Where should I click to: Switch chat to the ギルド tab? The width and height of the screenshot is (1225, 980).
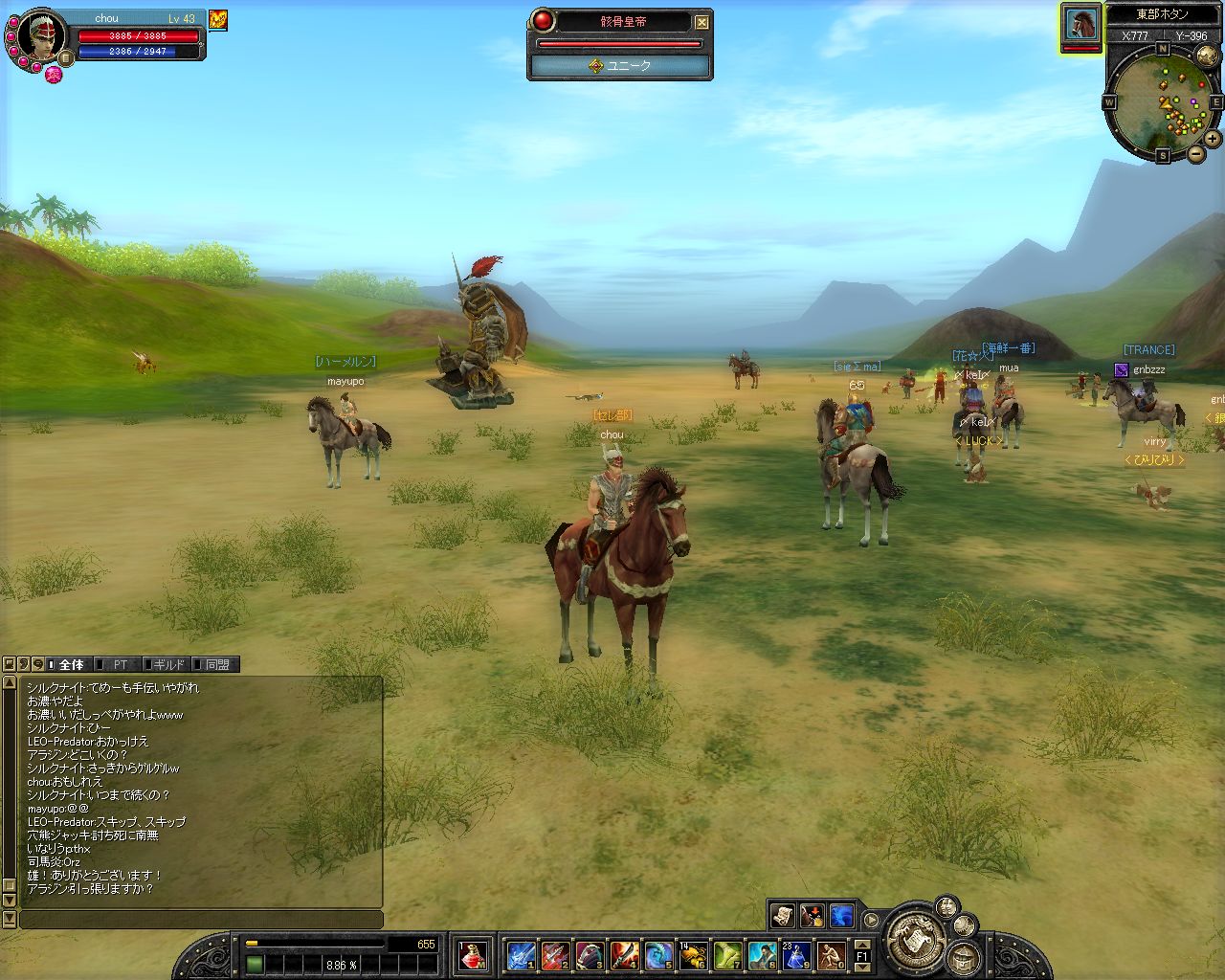168,664
